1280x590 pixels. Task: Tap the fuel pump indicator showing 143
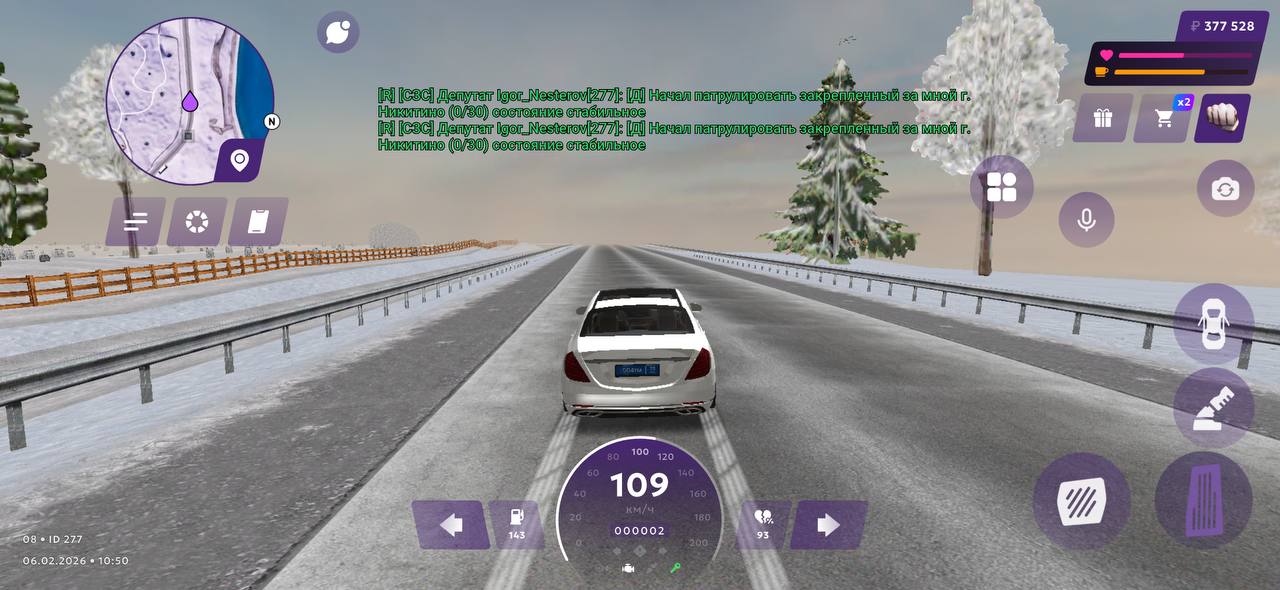[x=517, y=524]
